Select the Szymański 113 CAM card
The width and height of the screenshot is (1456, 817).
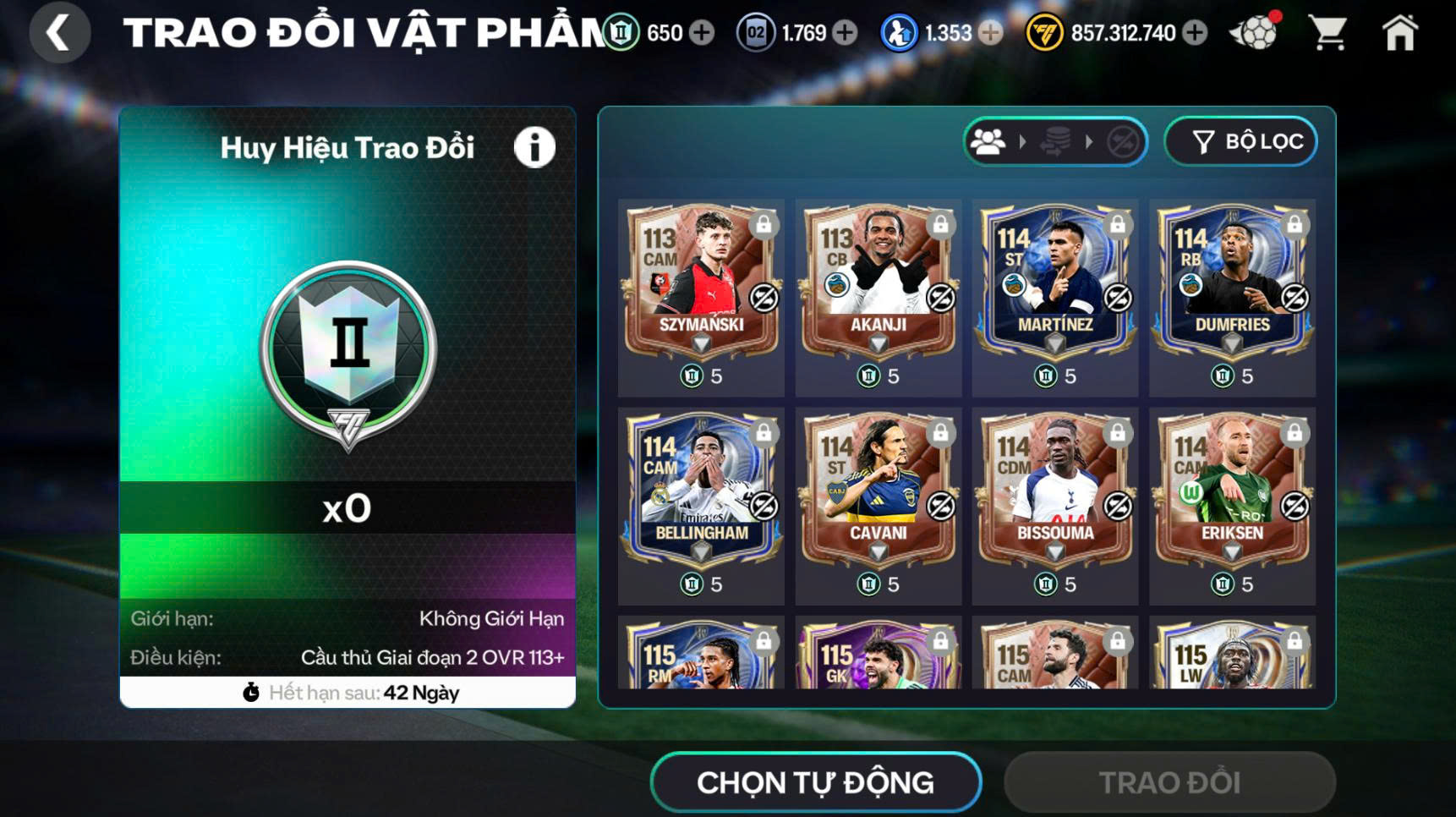tap(701, 283)
